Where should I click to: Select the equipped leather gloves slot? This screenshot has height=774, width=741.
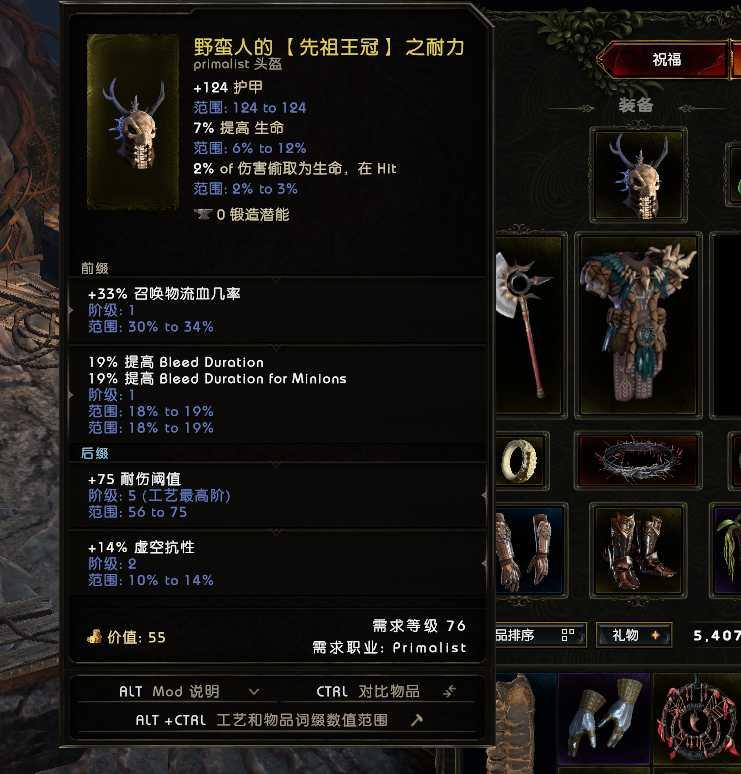(526, 551)
